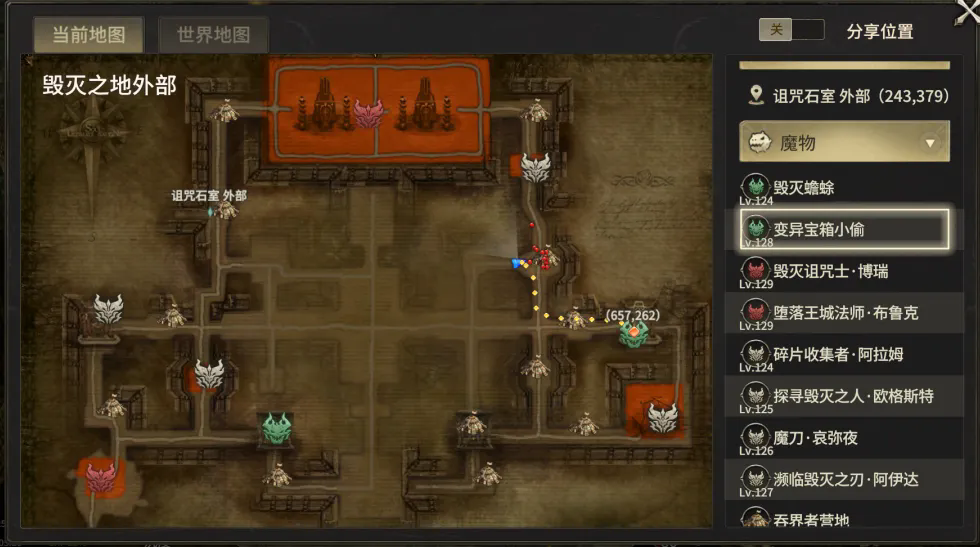Click the 诅咒石室 外部 map waypoint
Image resolution: width=980 pixels, height=547 pixels.
[211, 211]
